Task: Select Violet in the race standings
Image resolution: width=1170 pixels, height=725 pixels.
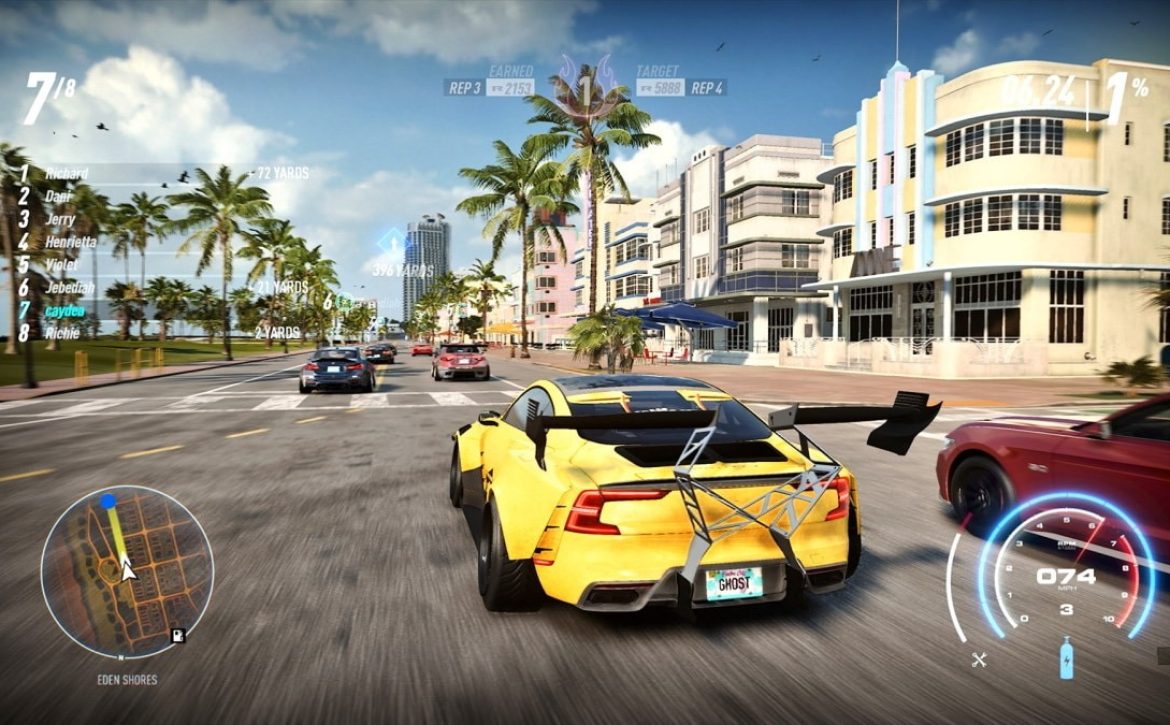Action: tap(61, 265)
